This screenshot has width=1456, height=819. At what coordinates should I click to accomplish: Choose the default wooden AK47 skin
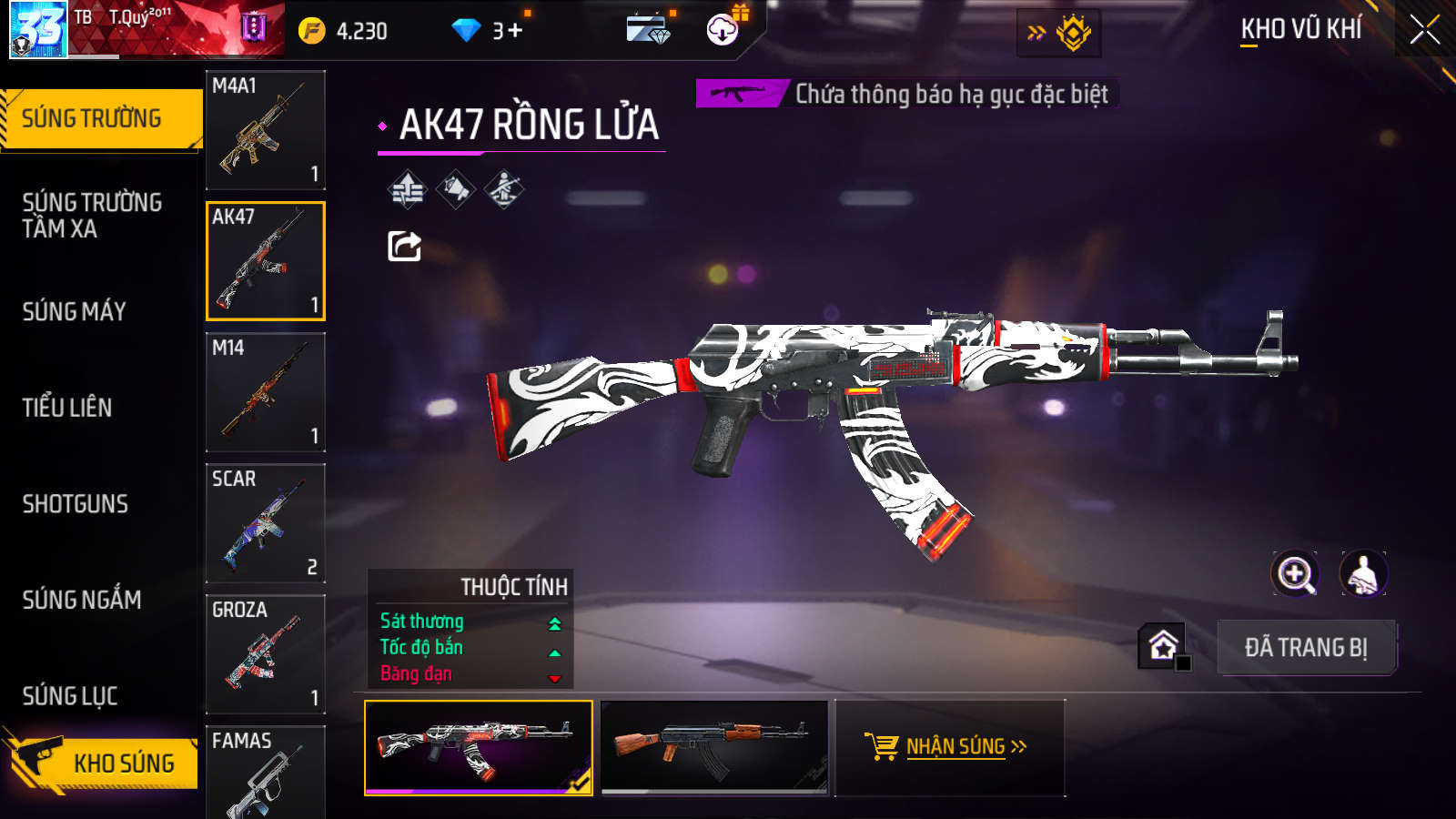click(x=714, y=747)
